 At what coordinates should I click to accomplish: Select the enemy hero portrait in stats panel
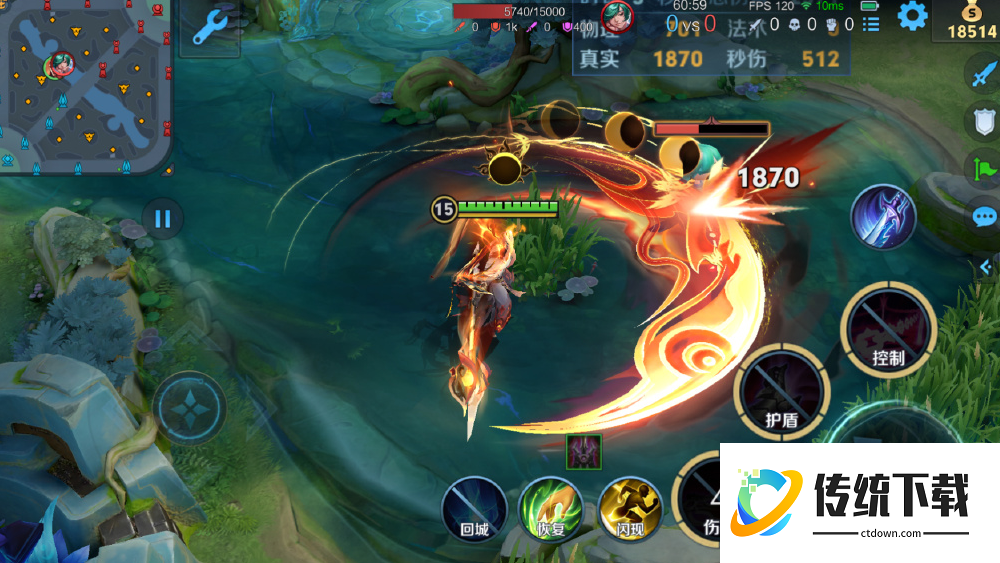pos(618,16)
